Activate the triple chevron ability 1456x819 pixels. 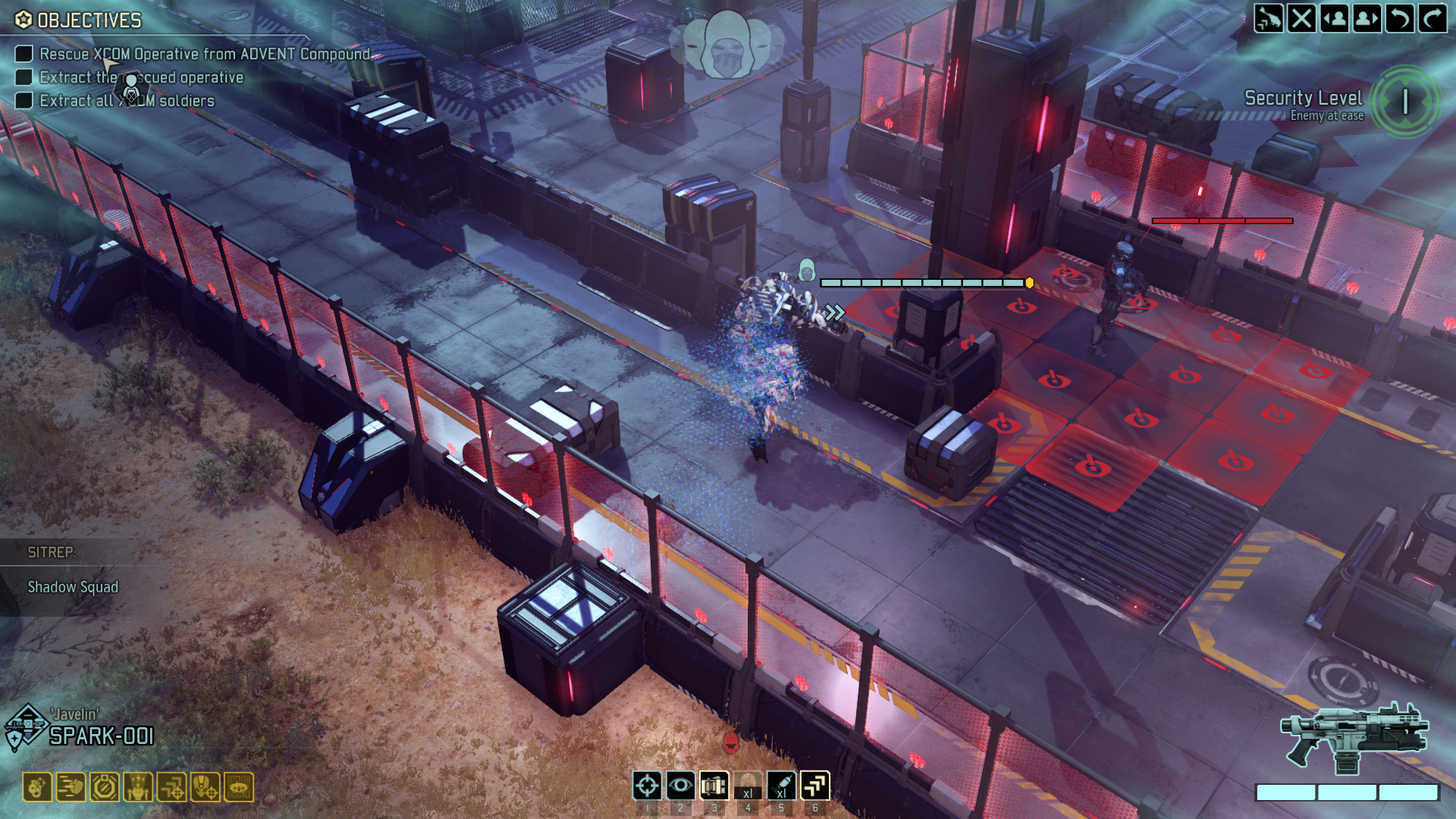click(815, 786)
